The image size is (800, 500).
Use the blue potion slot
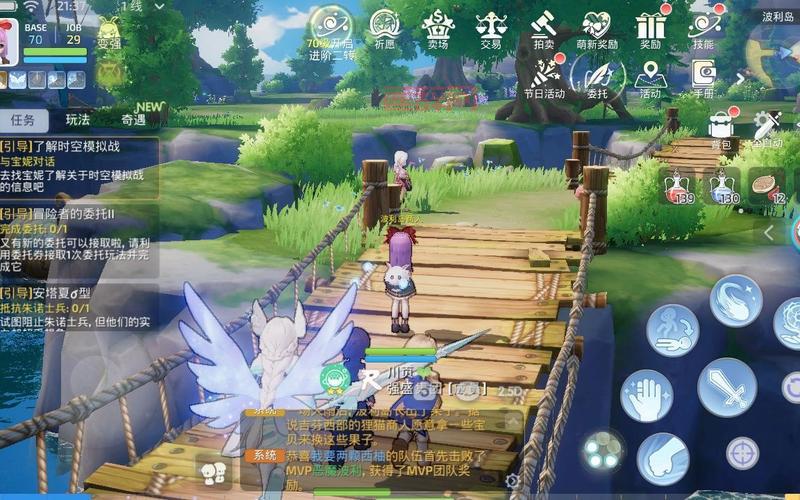pyautogui.click(x=724, y=185)
